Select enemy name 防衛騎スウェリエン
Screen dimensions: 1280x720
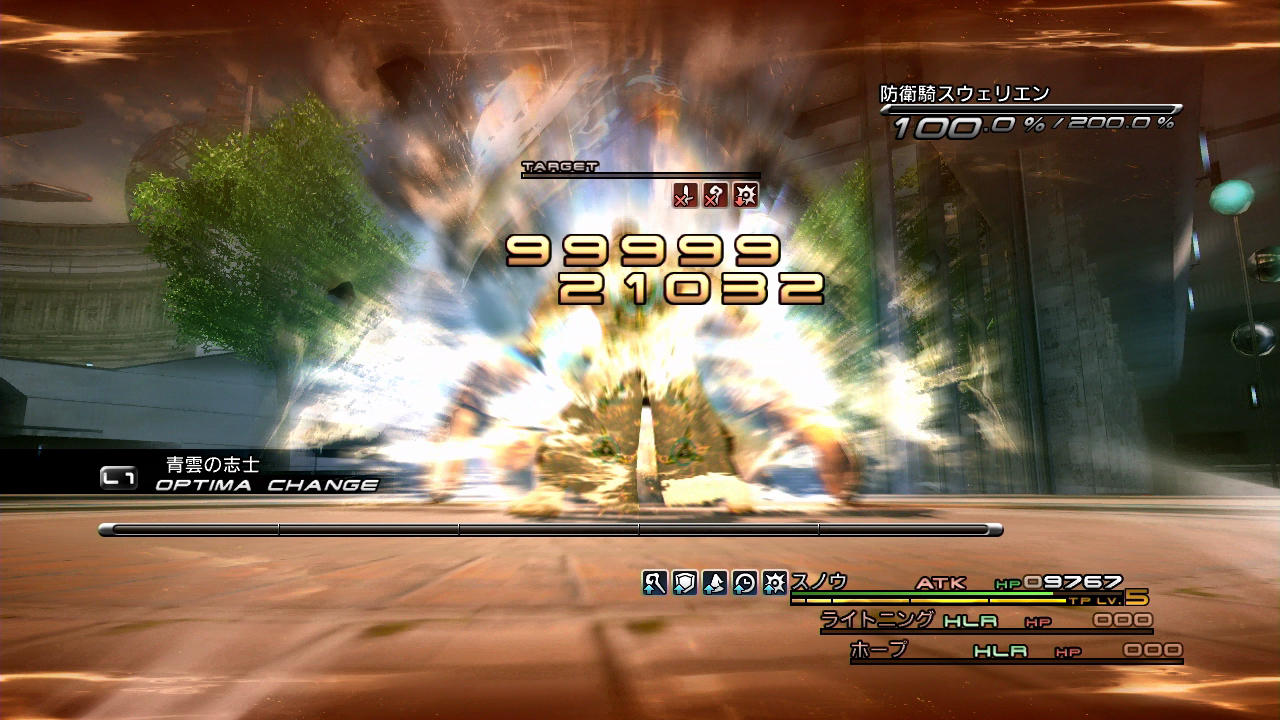pyautogui.click(x=964, y=94)
